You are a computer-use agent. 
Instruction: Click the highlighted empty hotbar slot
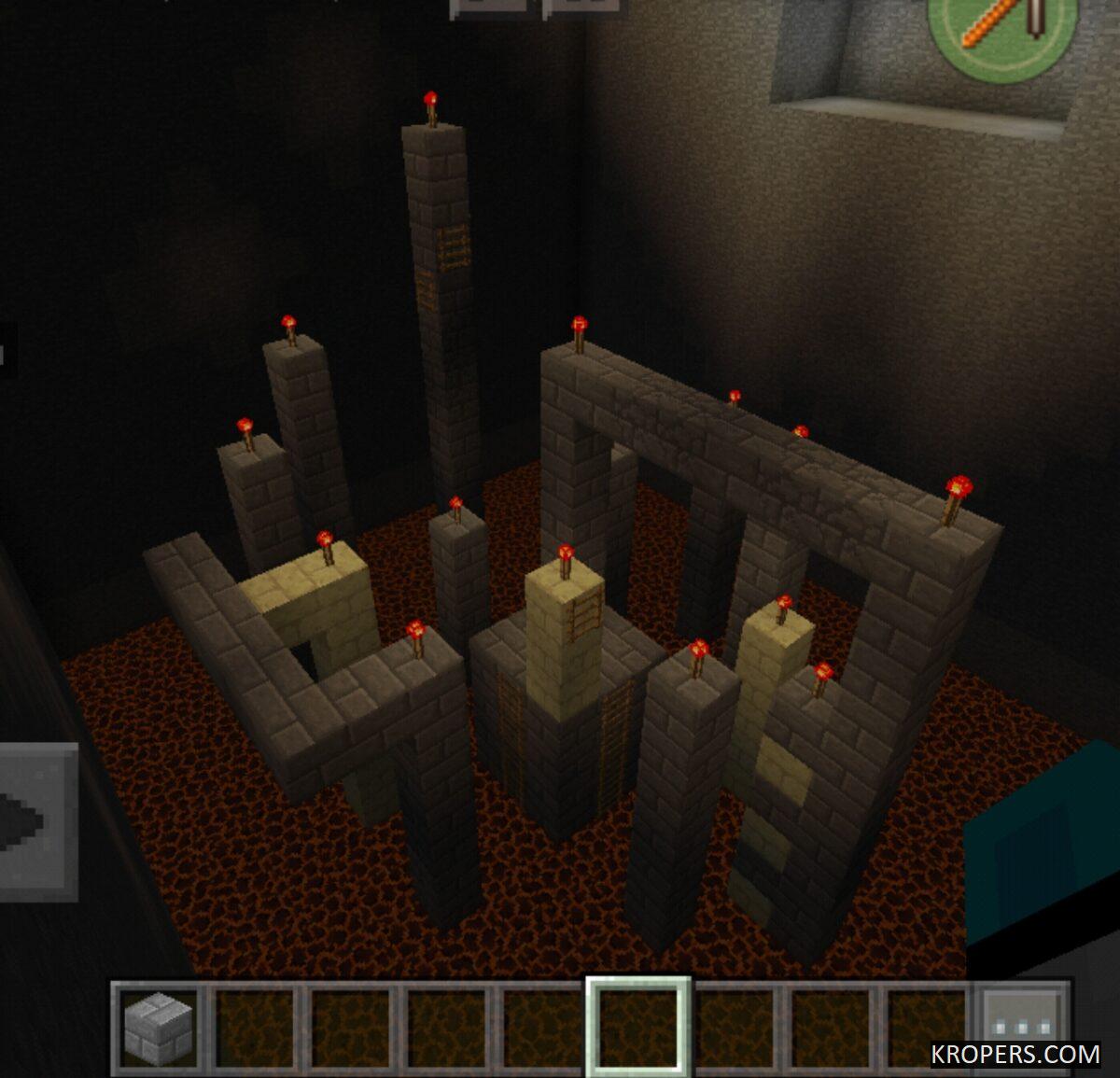click(638, 1026)
